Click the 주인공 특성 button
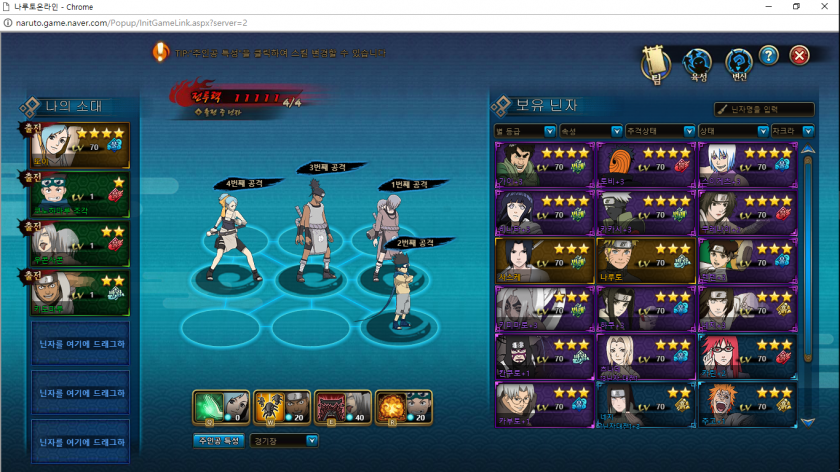The image size is (840, 472). [x=218, y=440]
